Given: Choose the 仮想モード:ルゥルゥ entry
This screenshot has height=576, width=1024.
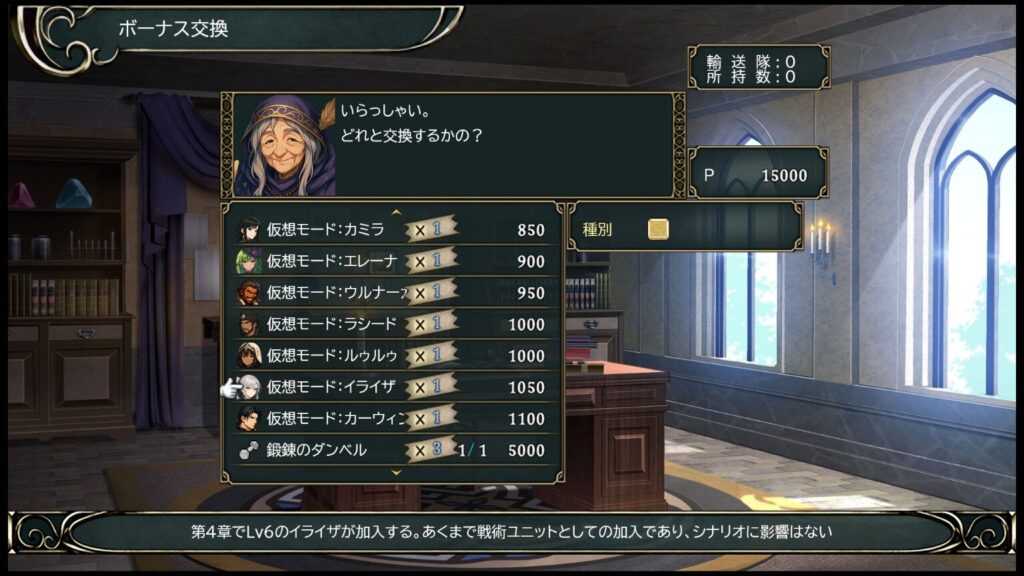Looking at the screenshot, I should coord(392,356).
